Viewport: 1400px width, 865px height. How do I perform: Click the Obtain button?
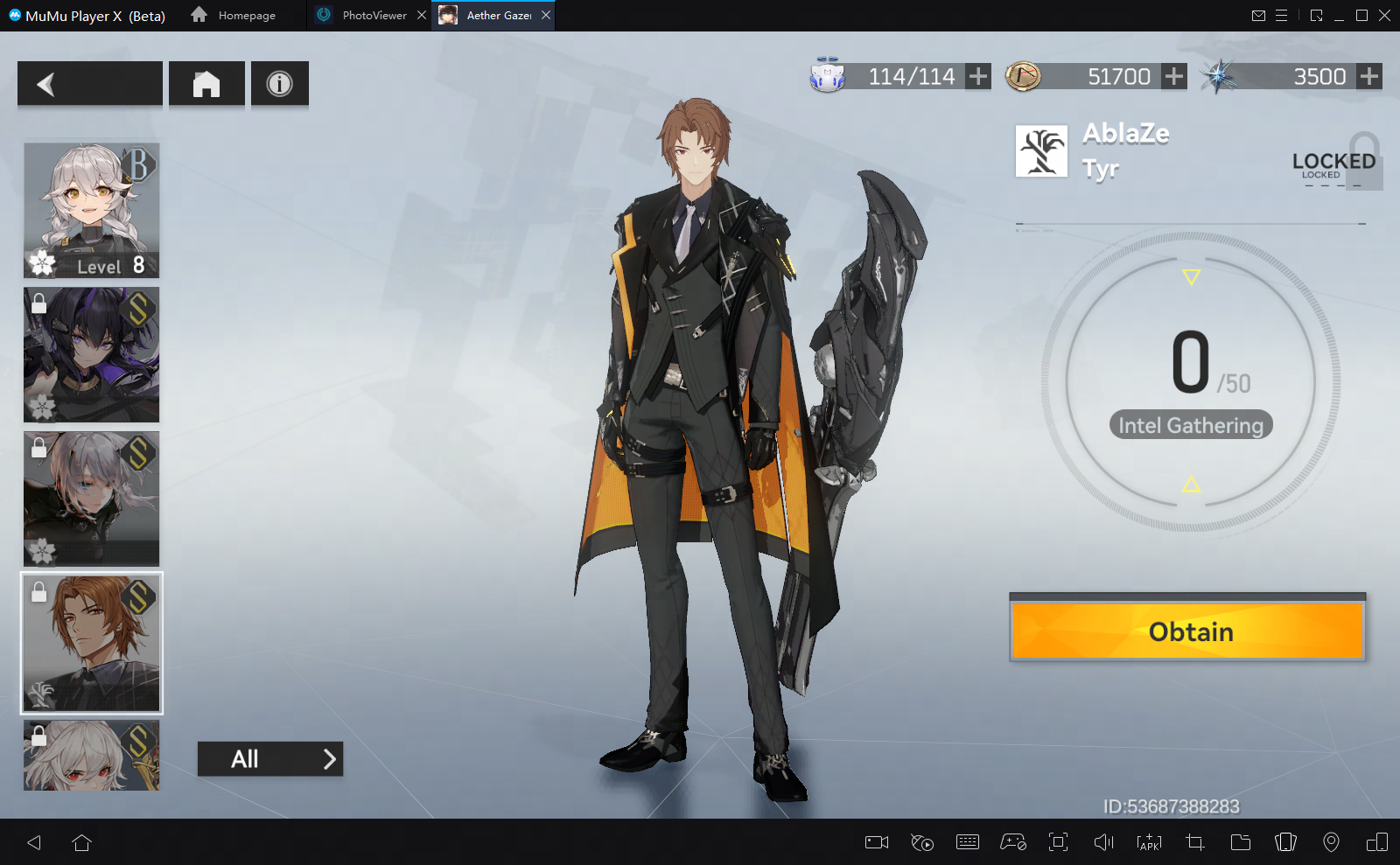point(1187,631)
